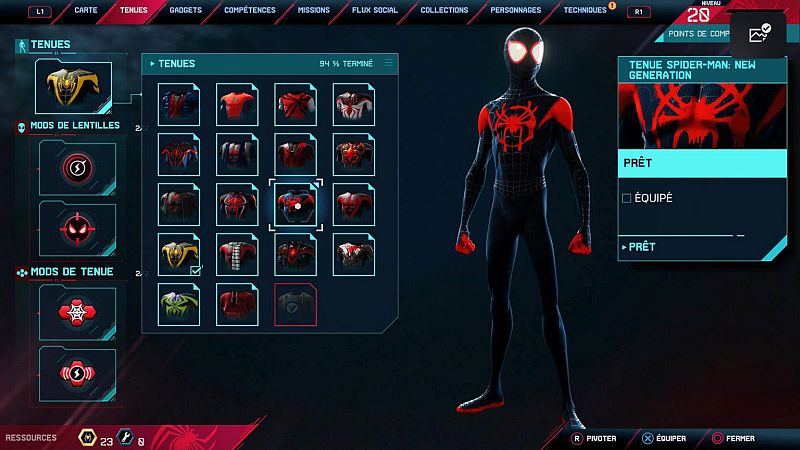800x450 pixels.
Task: Select the spider-mask crosshair lens mod slot
Action: pyautogui.click(x=77, y=227)
